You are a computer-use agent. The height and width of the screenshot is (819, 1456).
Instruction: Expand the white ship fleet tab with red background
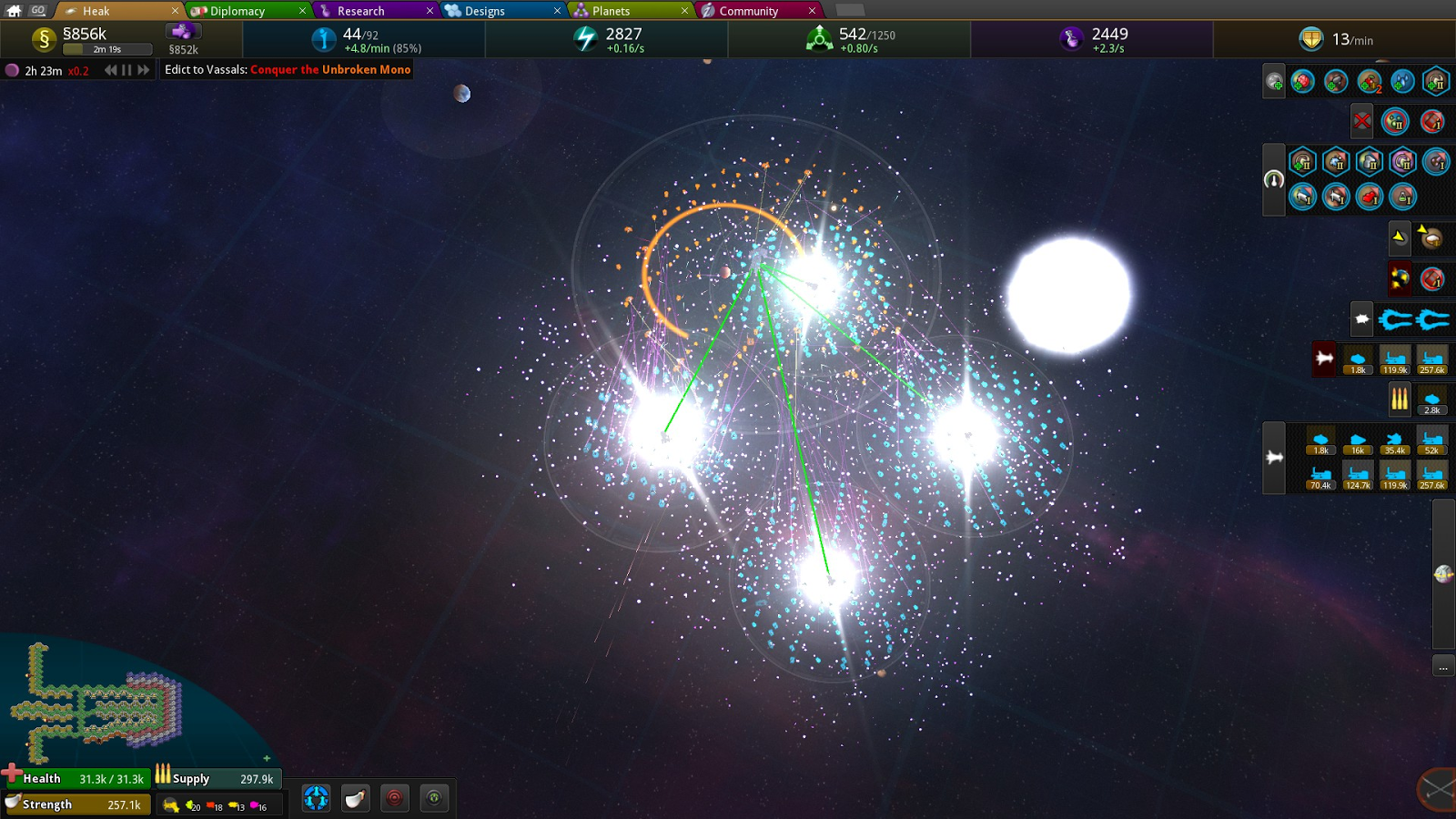coord(1323,358)
